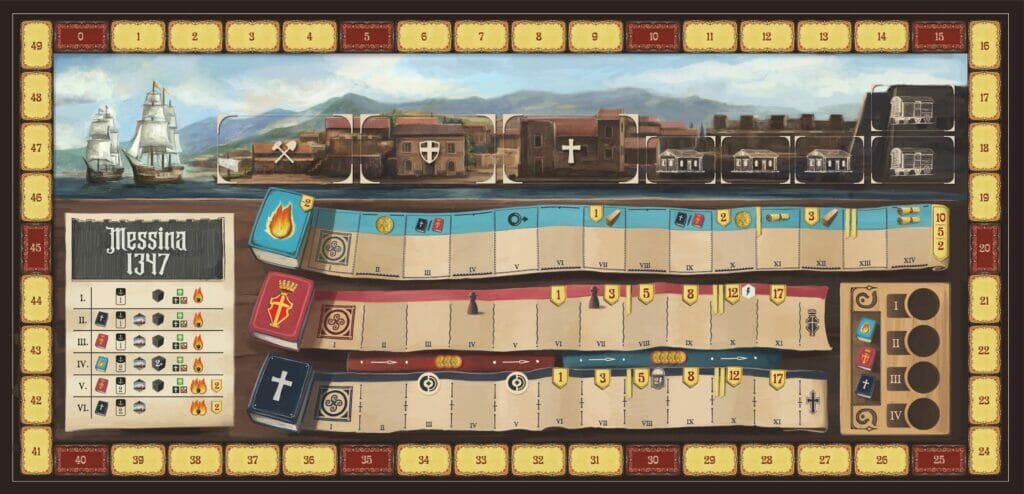
Task: Click the red 20 score space
Action: (x=984, y=248)
